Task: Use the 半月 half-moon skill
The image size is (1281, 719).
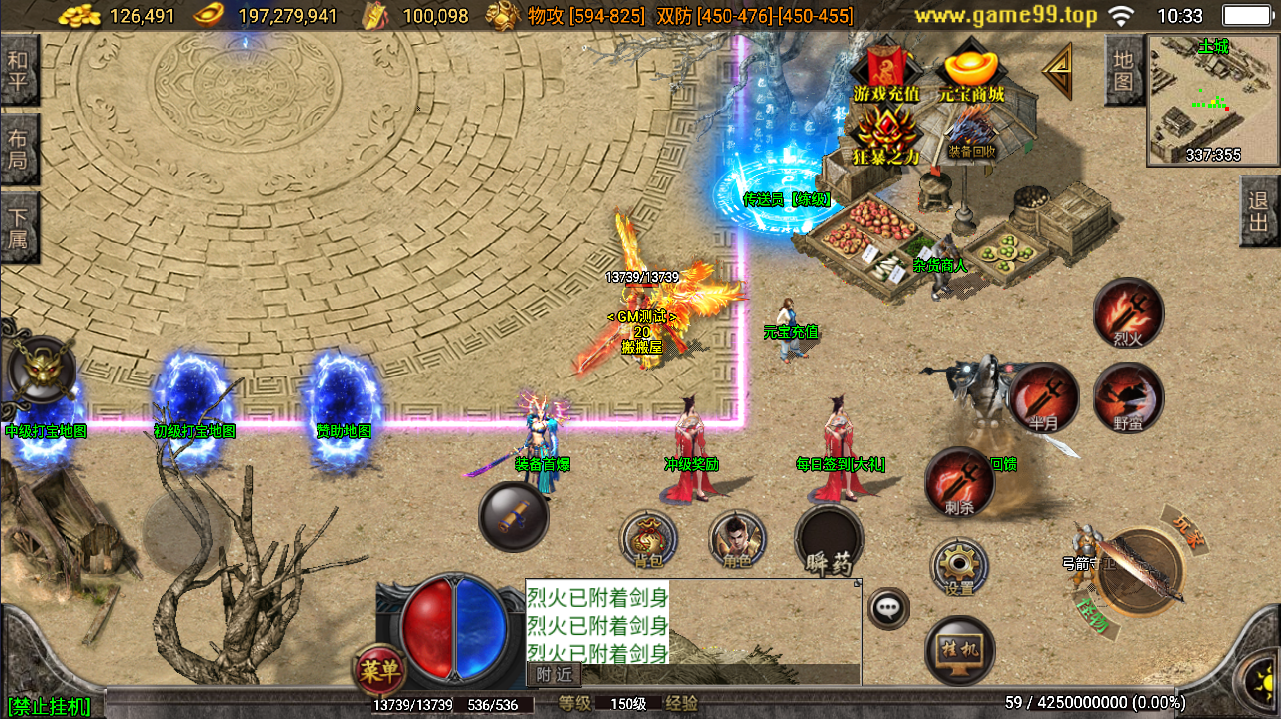Action: pos(1043,398)
